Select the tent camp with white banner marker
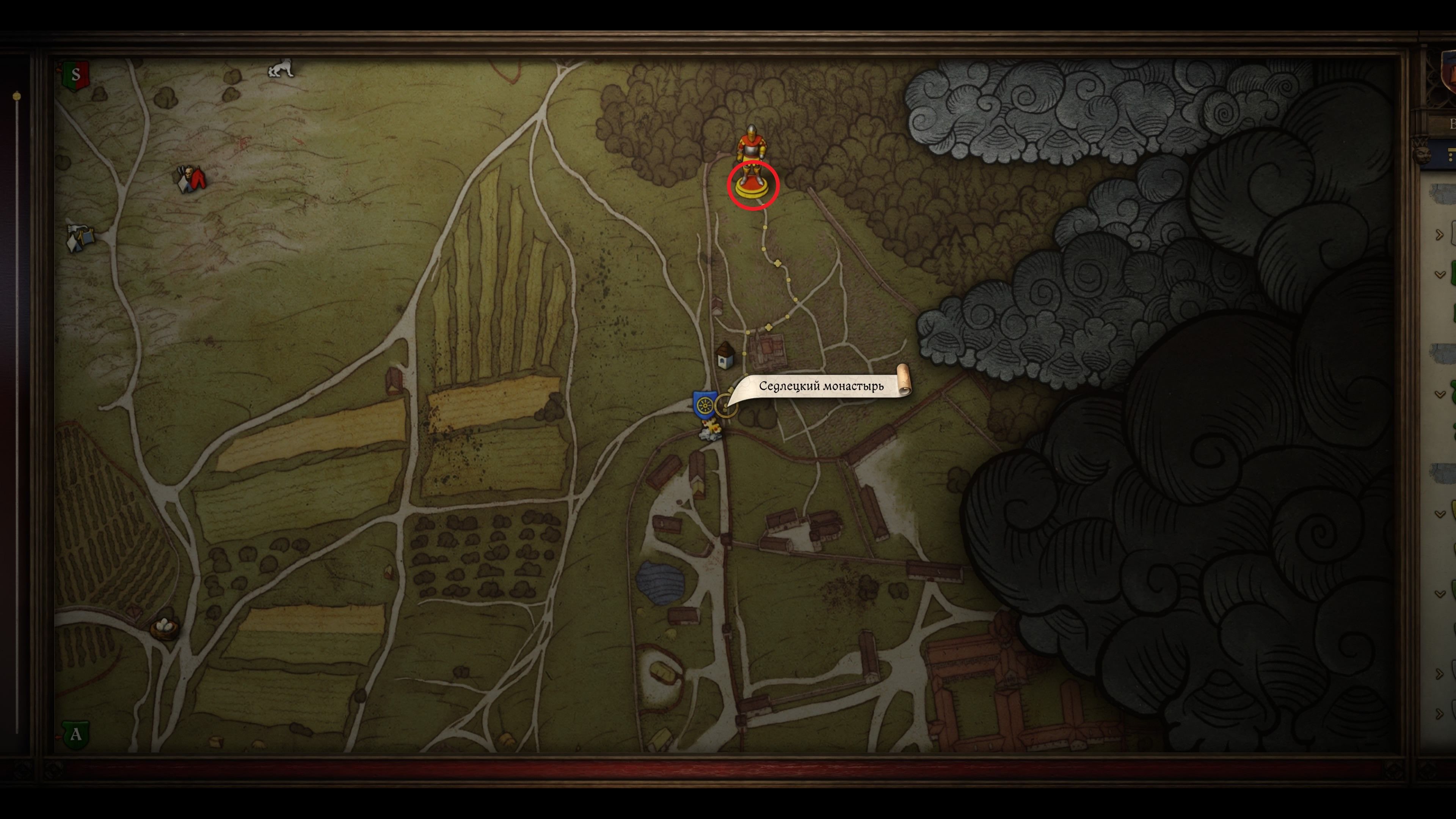 81,237
